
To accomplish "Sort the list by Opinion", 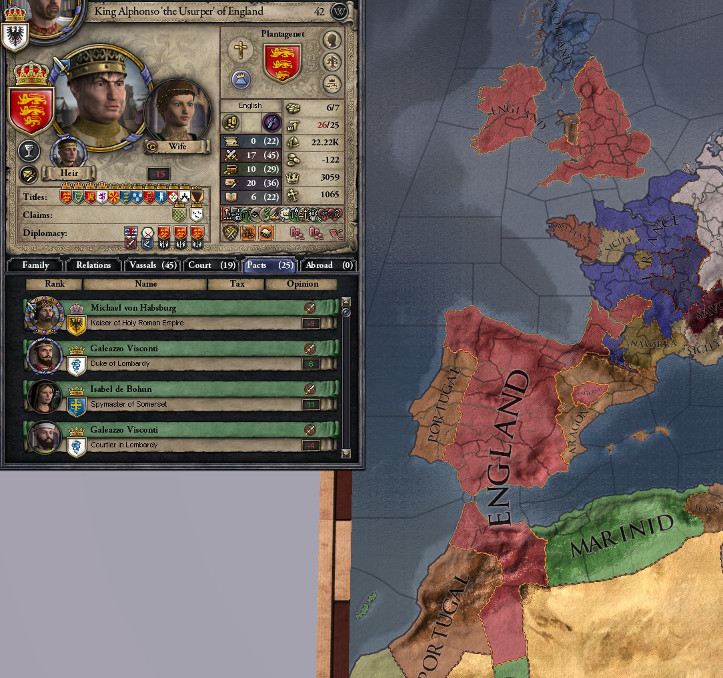I will point(301,284).
